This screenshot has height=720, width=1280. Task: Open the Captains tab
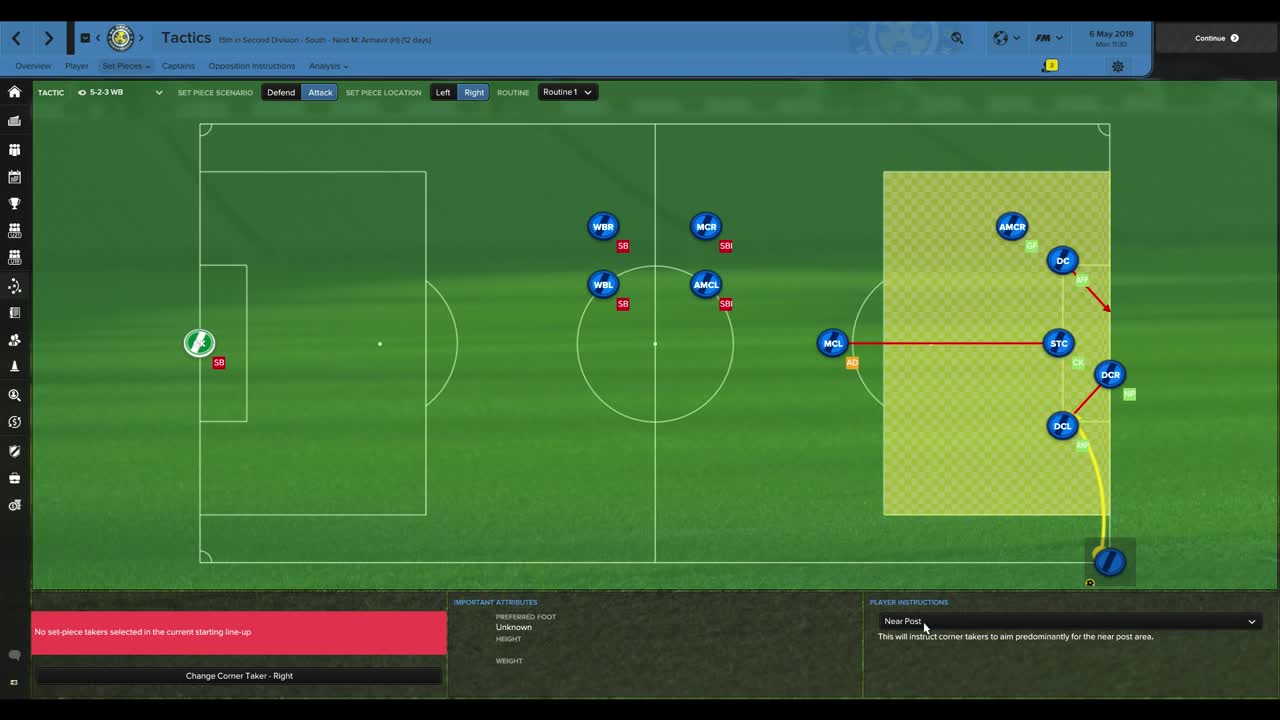[178, 66]
